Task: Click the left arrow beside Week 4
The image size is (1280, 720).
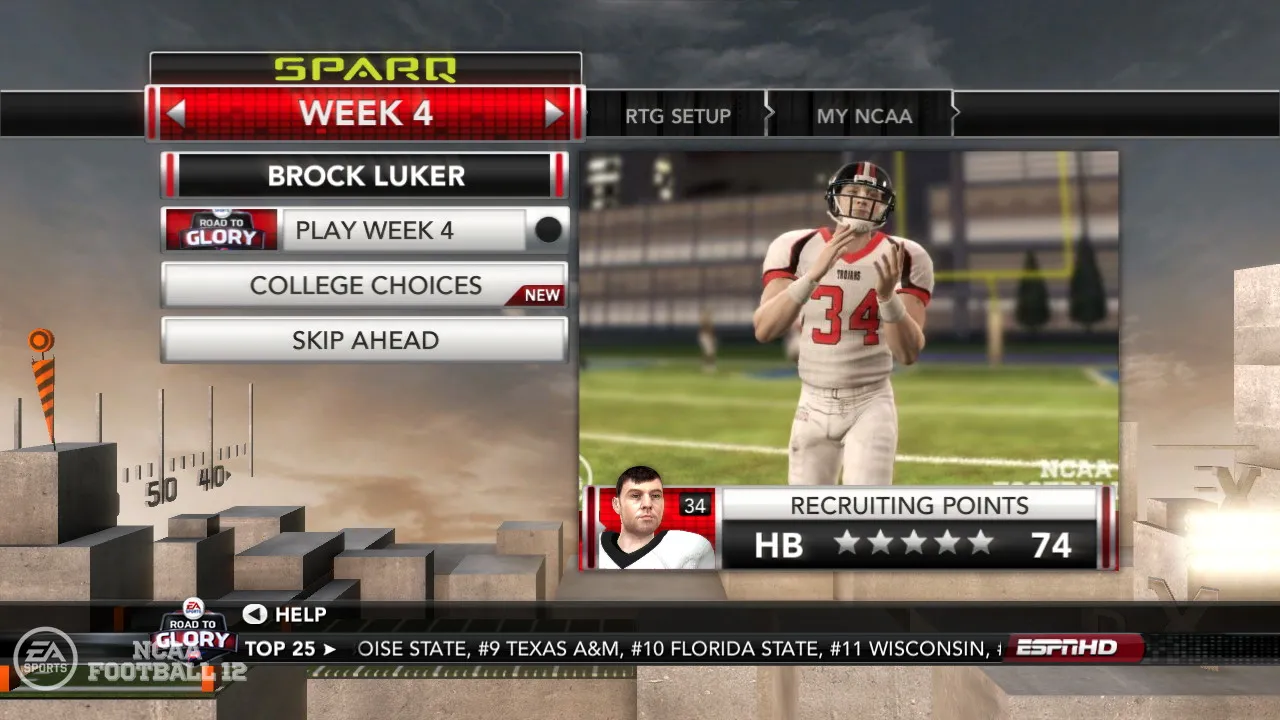Action: (176, 114)
